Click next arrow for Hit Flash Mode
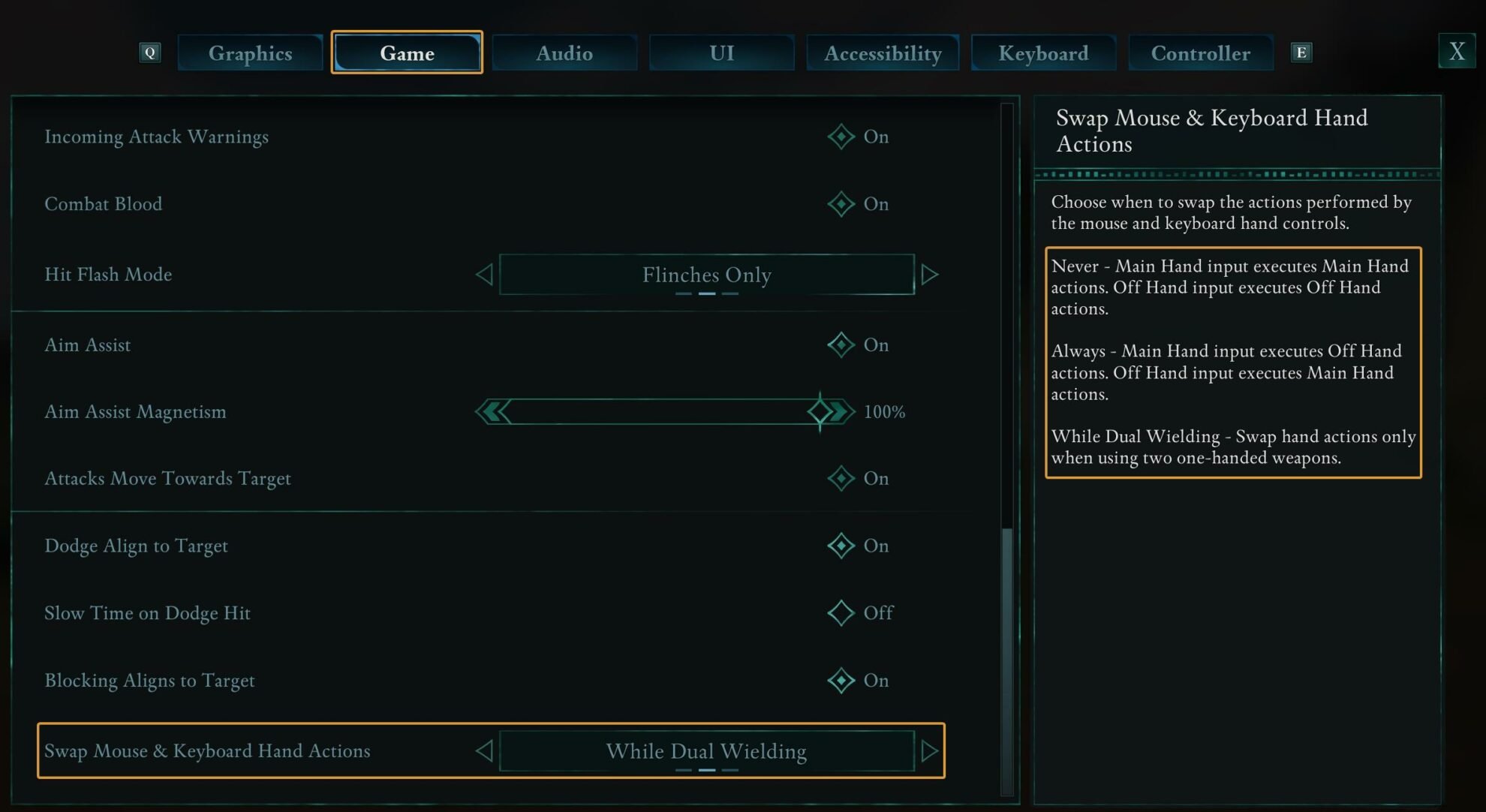Image resolution: width=1486 pixels, height=812 pixels. [931, 274]
